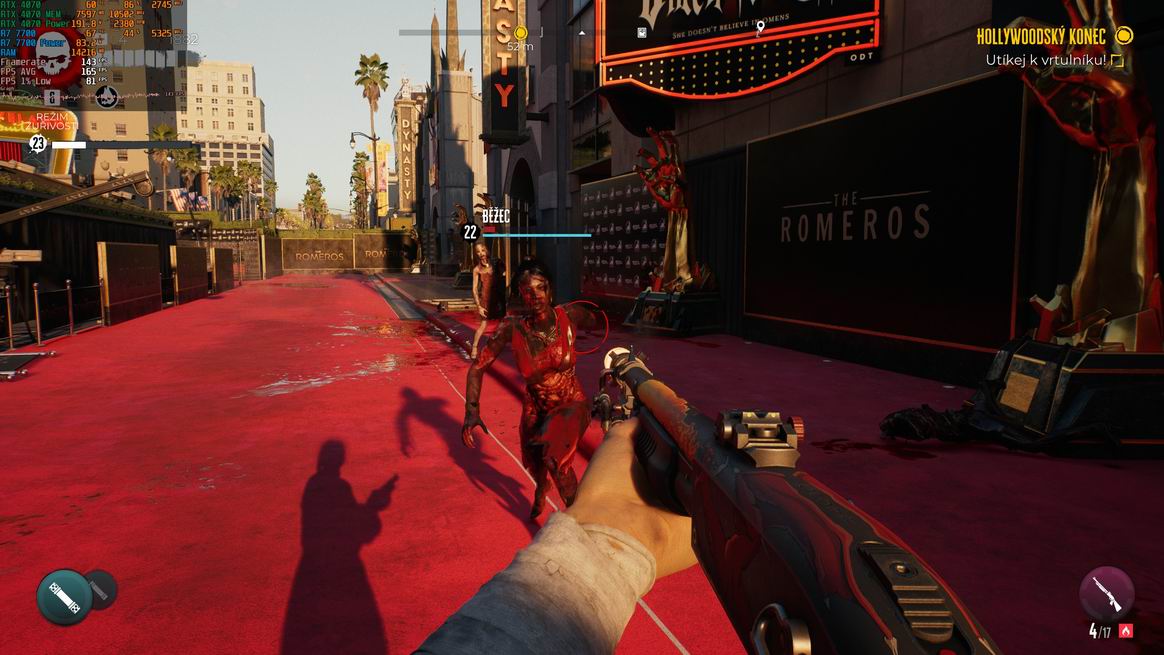This screenshot has width=1164, height=655.
Task: Open the Hollywoodský Konec quest tracker
Action: click(1041, 37)
